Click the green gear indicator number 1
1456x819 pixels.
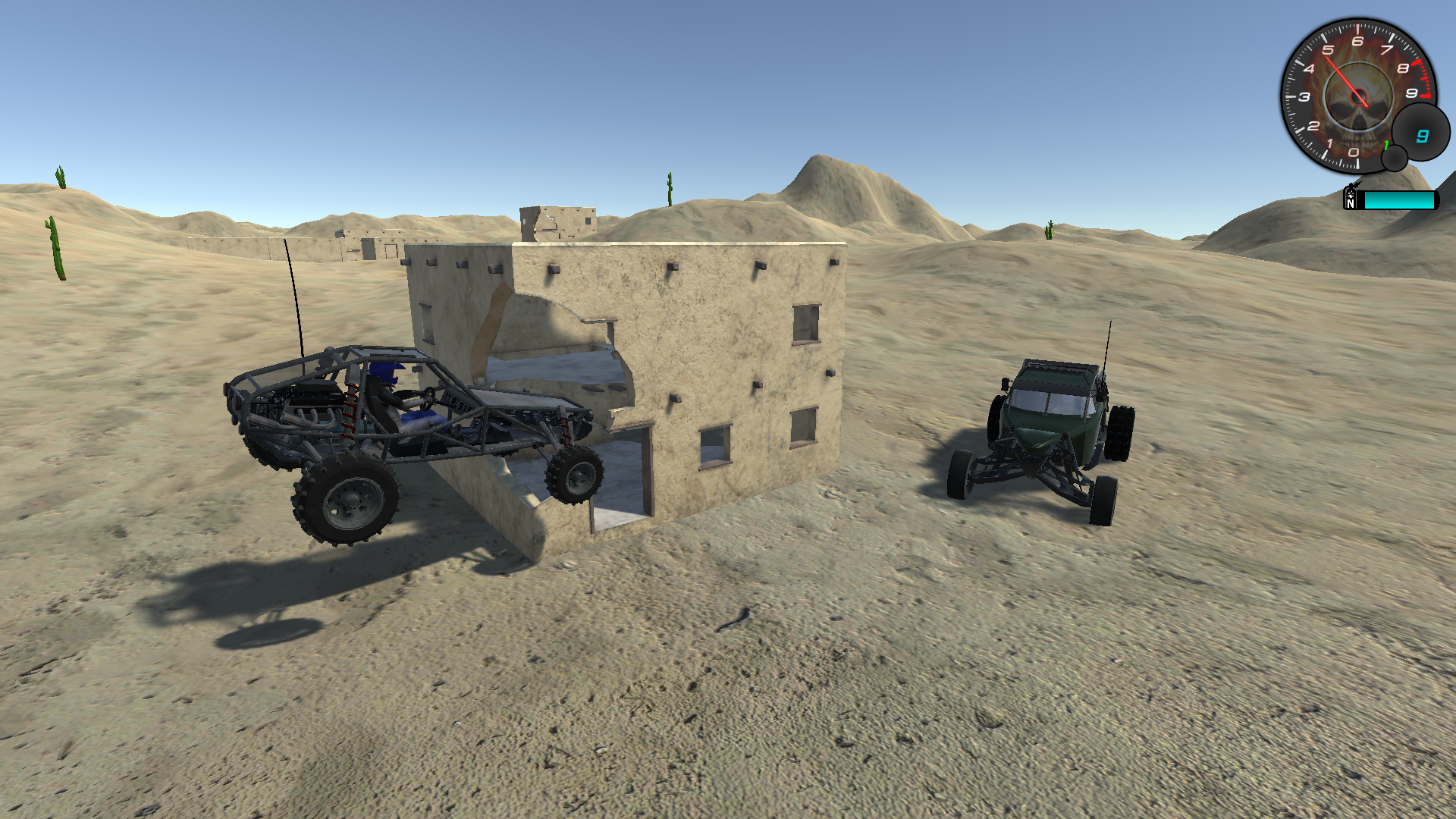[1385, 144]
